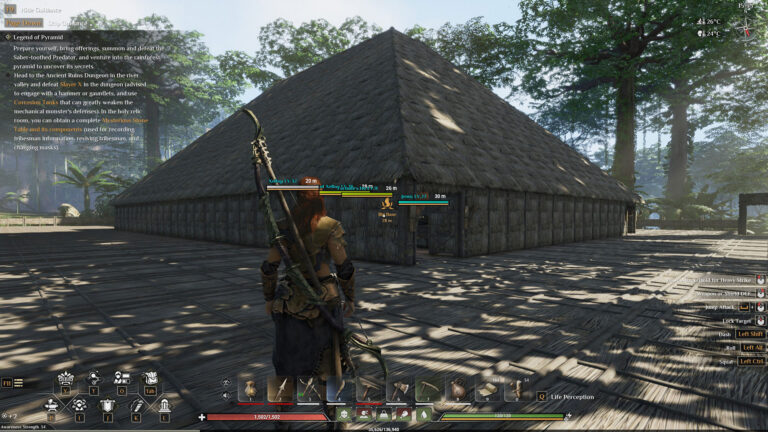Image resolution: width=768 pixels, height=432 pixels.
Task: Open the tribe members menu icon
Action: click(122, 378)
